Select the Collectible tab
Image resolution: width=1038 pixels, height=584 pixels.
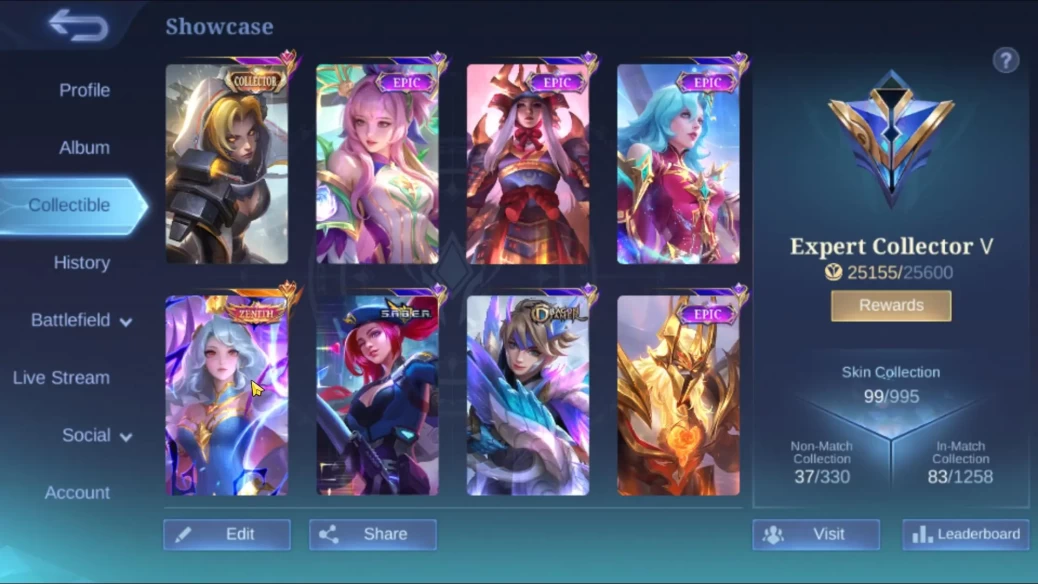[x=70, y=205]
